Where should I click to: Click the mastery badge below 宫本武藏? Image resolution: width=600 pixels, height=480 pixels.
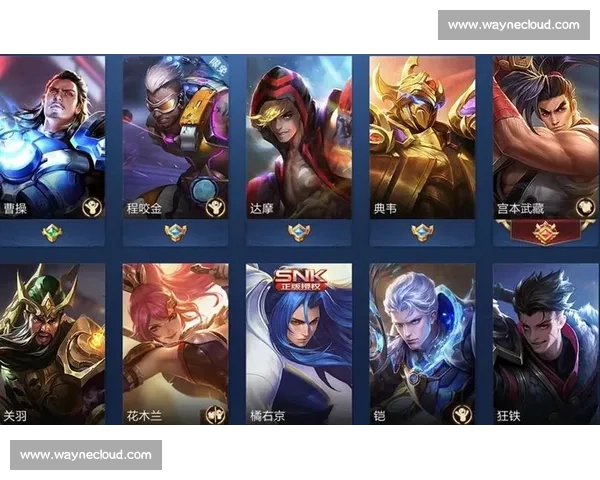546,233
